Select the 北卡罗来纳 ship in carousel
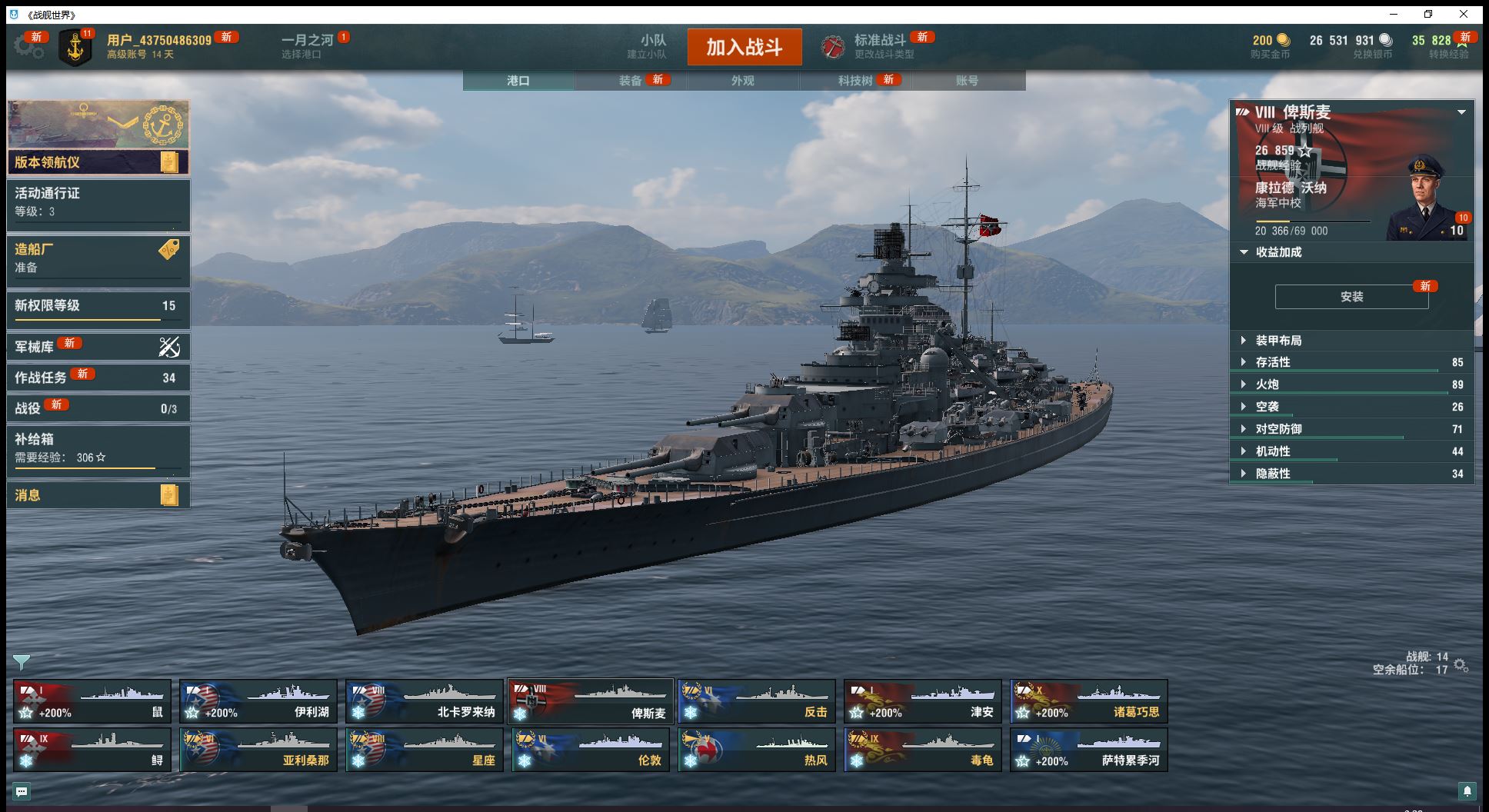The image size is (1489, 812). (x=424, y=701)
